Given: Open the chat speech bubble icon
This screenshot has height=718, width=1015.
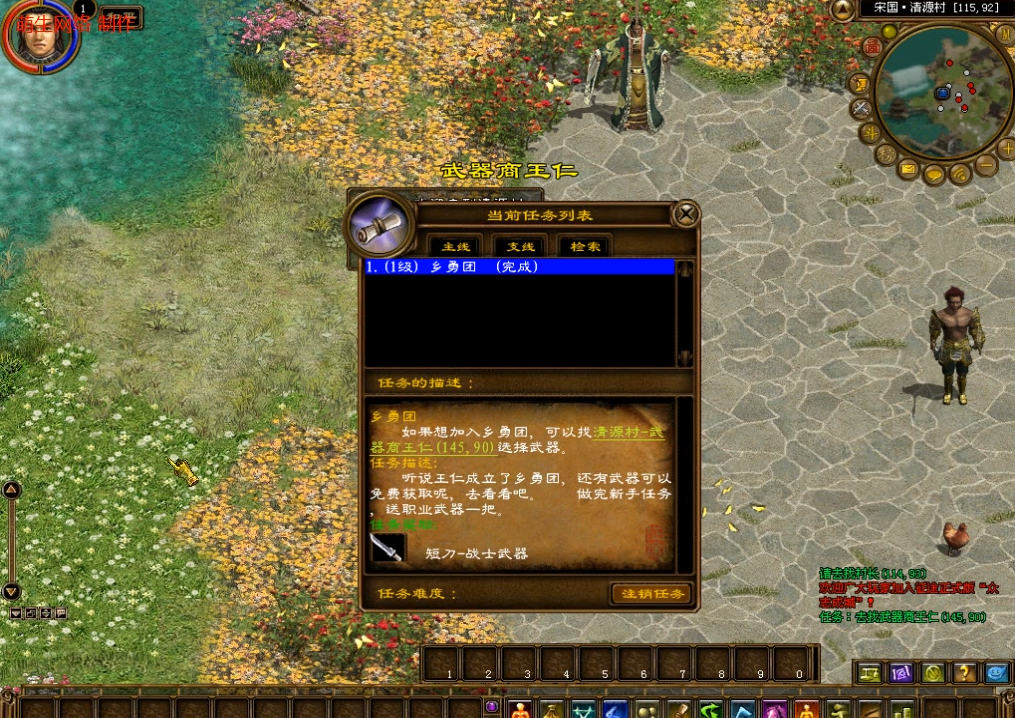Looking at the screenshot, I should pyautogui.click(x=934, y=176).
